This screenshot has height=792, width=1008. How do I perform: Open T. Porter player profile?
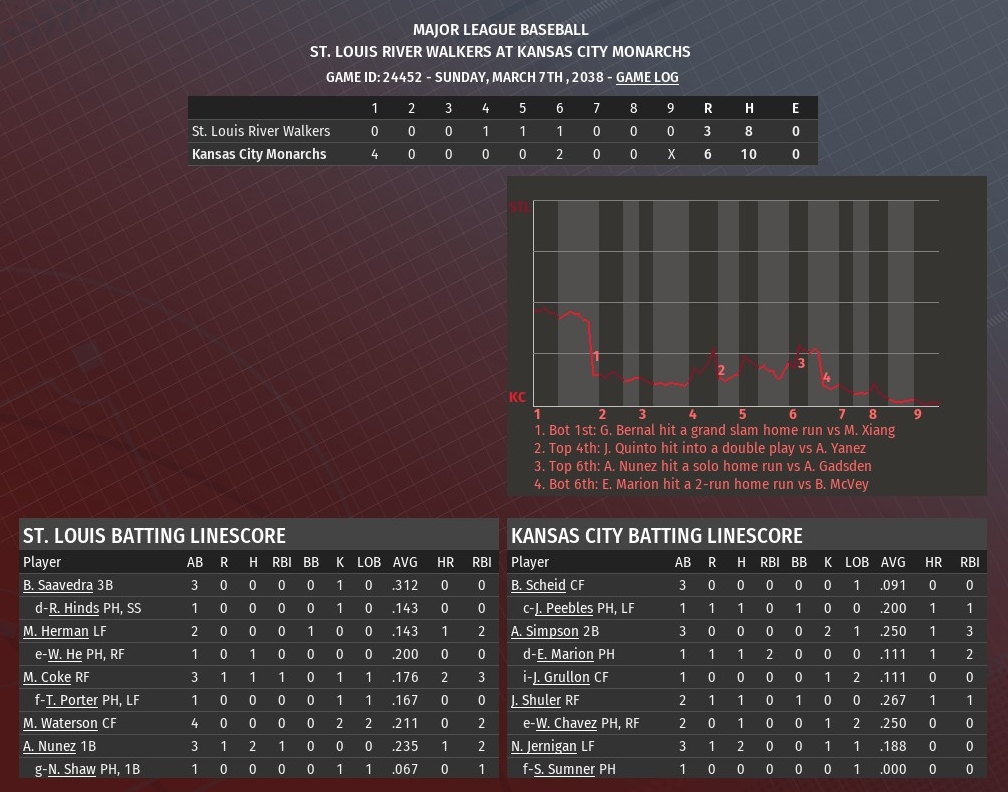point(71,700)
